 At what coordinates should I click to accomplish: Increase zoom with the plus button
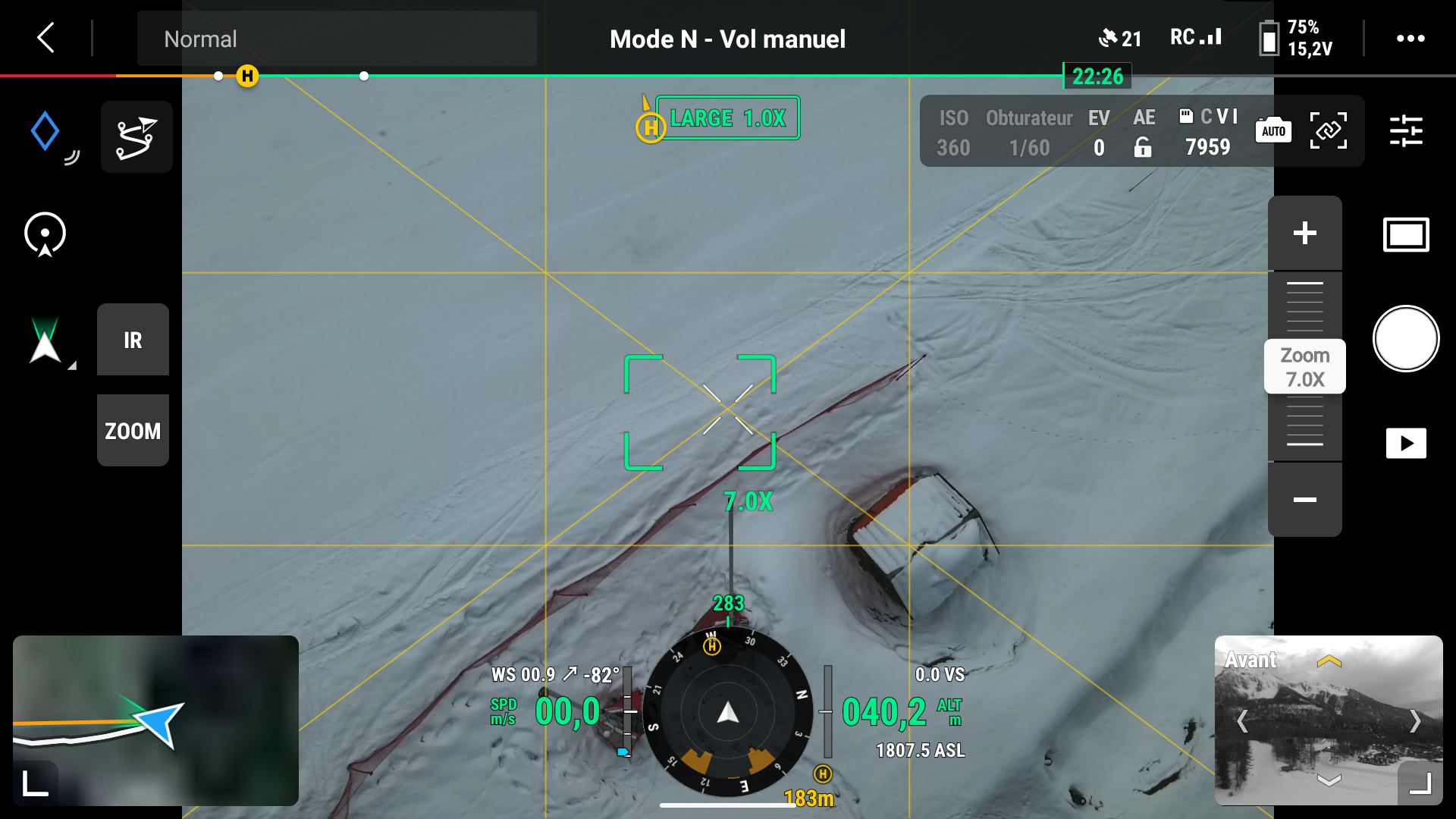[1304, 233]
